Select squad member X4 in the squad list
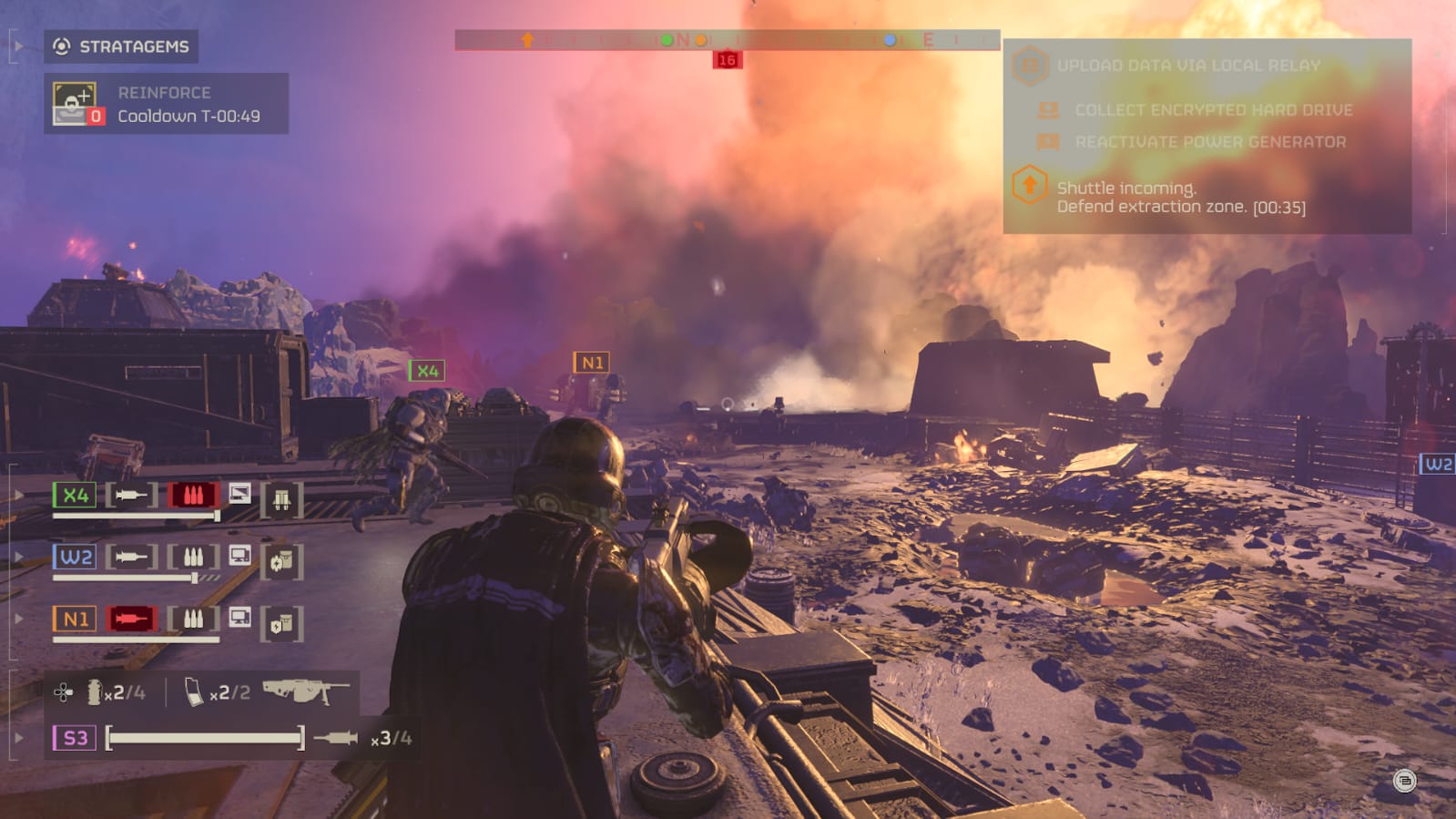 [75, 496]
